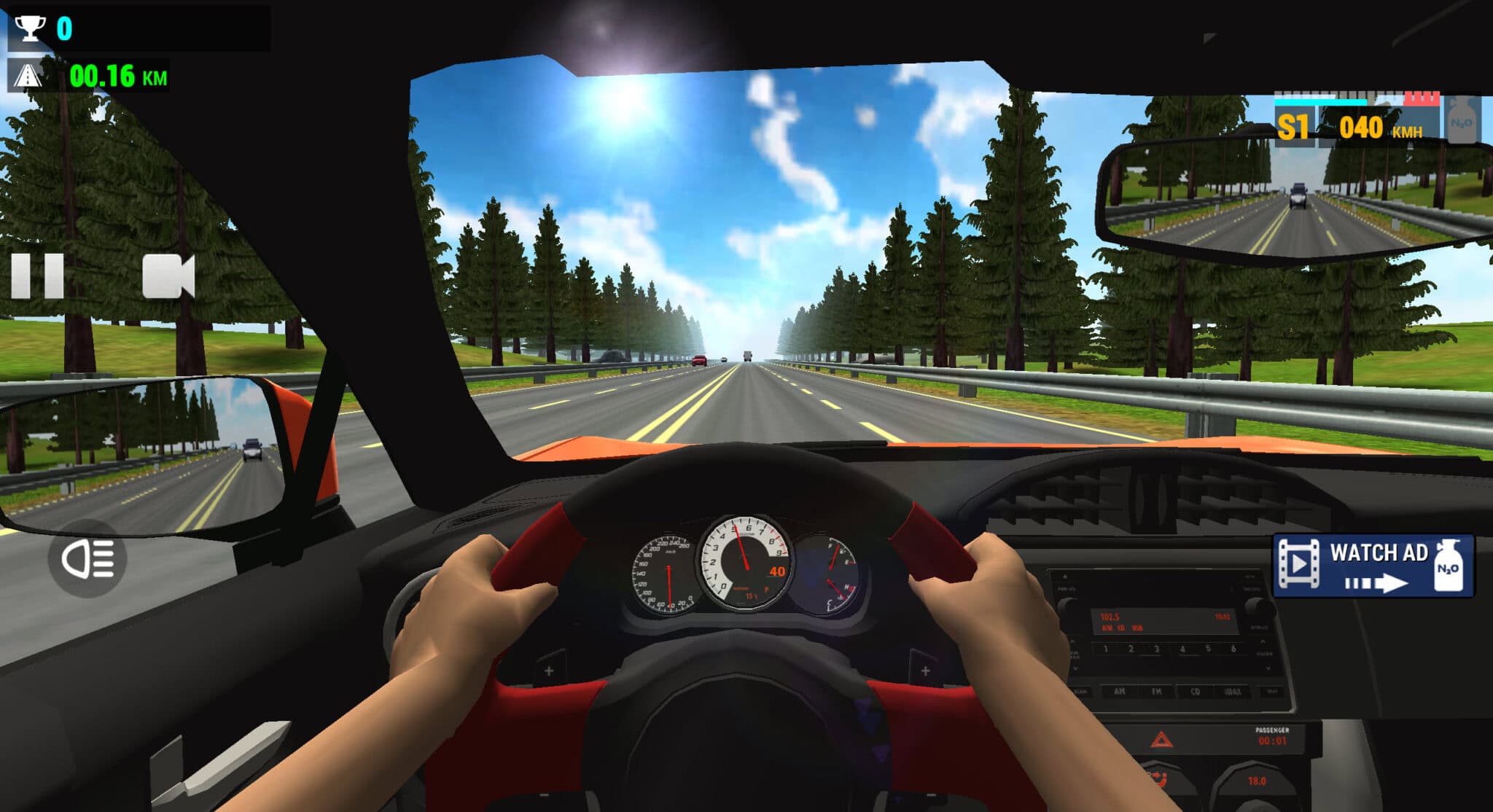Enable CD mode on the car radio
This screenshot has width=1493, height=812.
[x=1196, y=692]
